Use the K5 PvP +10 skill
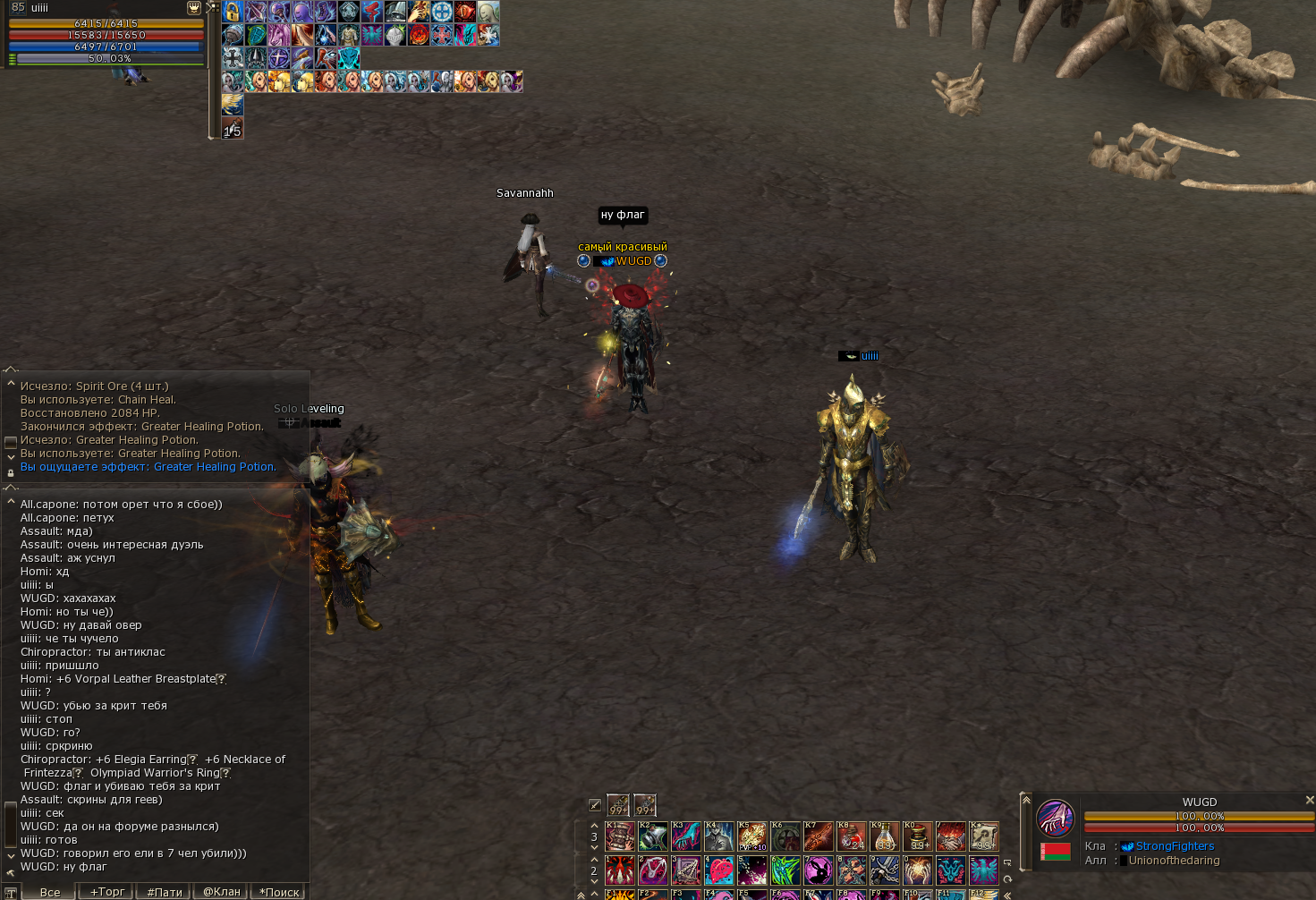The height and width of the screenshot is (900, 1316). pos(751,836)
